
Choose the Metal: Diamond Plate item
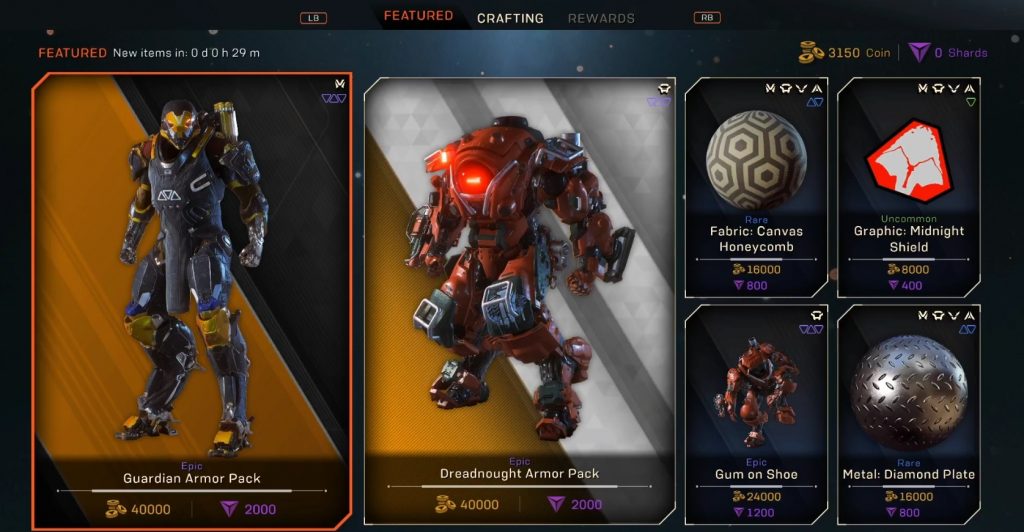pyautogui.click(x=908, y=414)
